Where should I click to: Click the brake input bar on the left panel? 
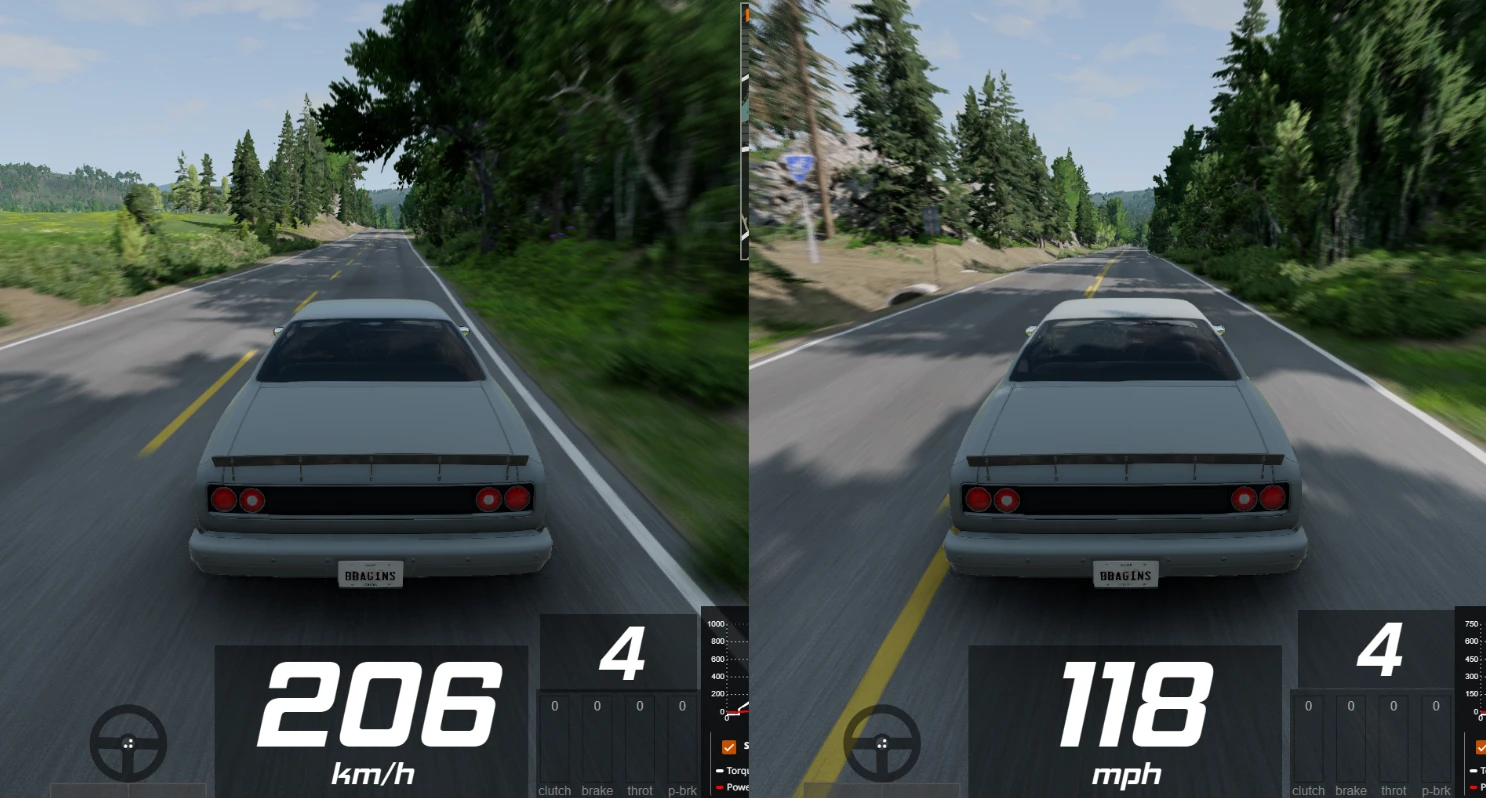click(596, 735)
